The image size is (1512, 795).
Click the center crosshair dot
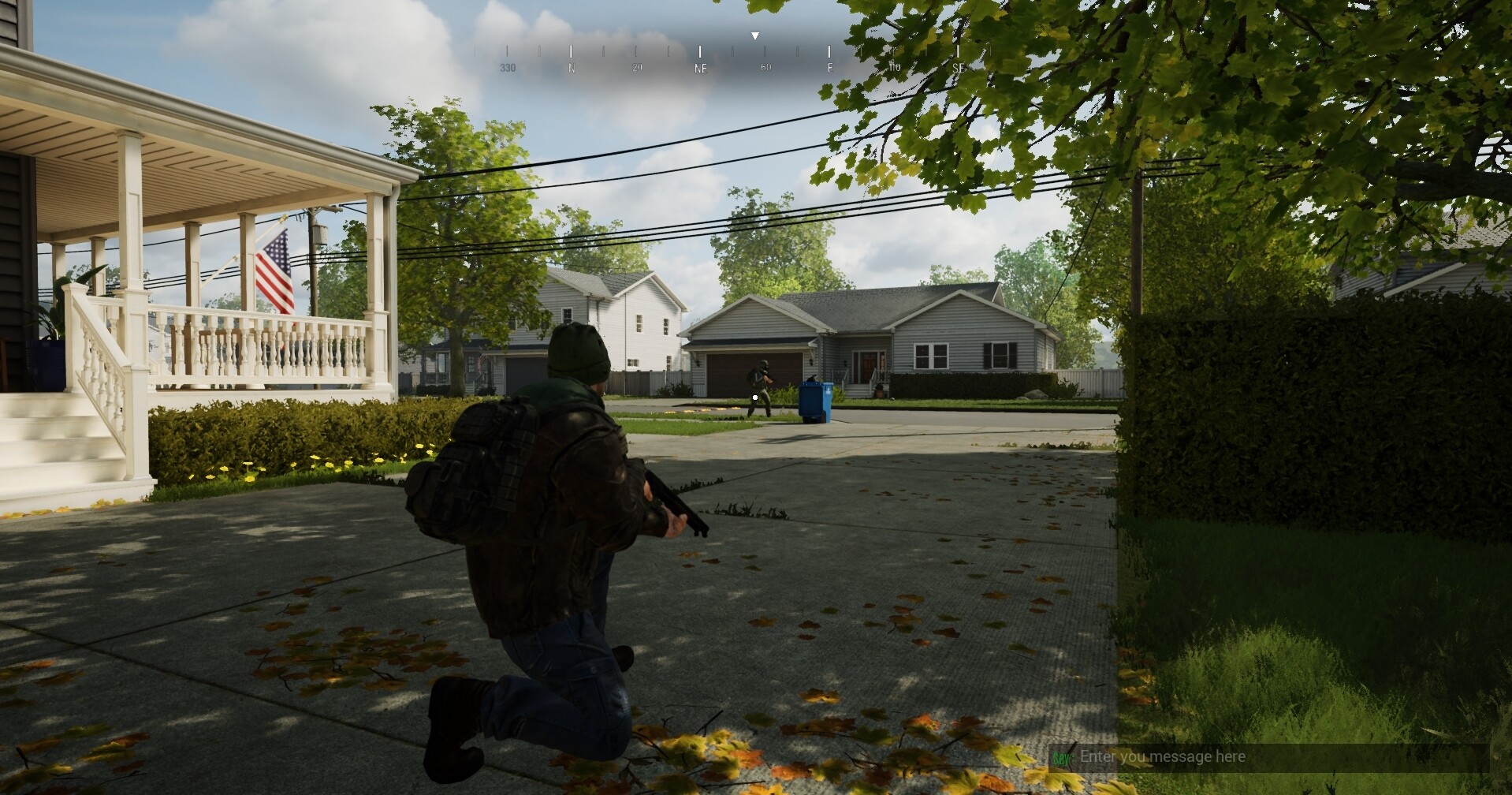[755, 397]
